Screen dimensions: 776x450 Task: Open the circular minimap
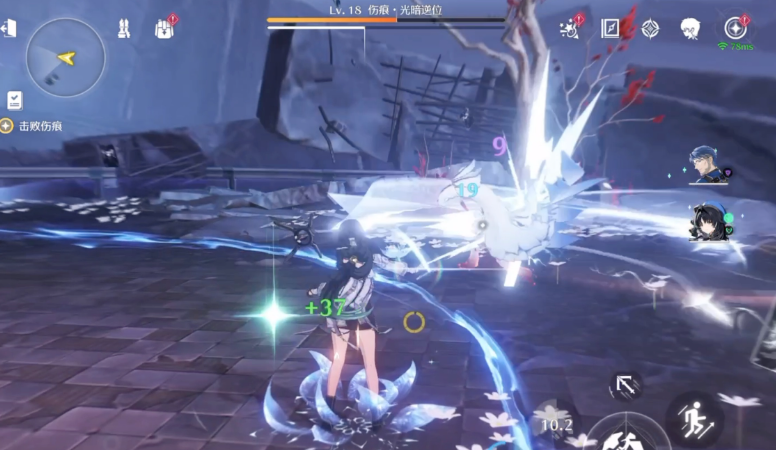point(66,57)
